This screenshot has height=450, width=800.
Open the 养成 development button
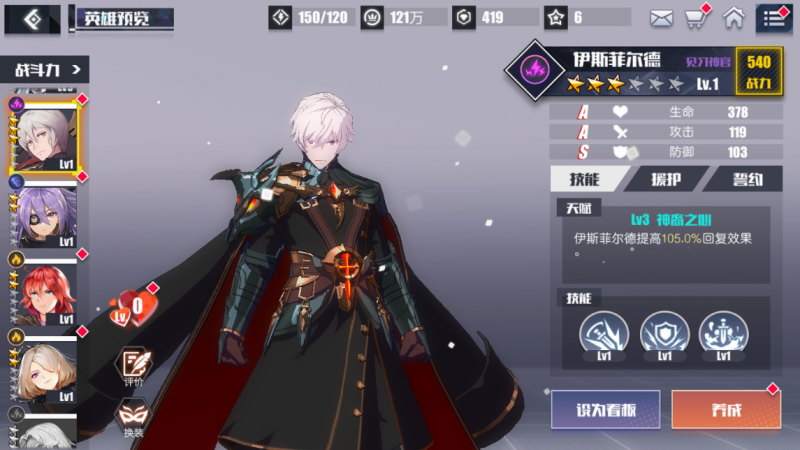(x=725, y=409)
